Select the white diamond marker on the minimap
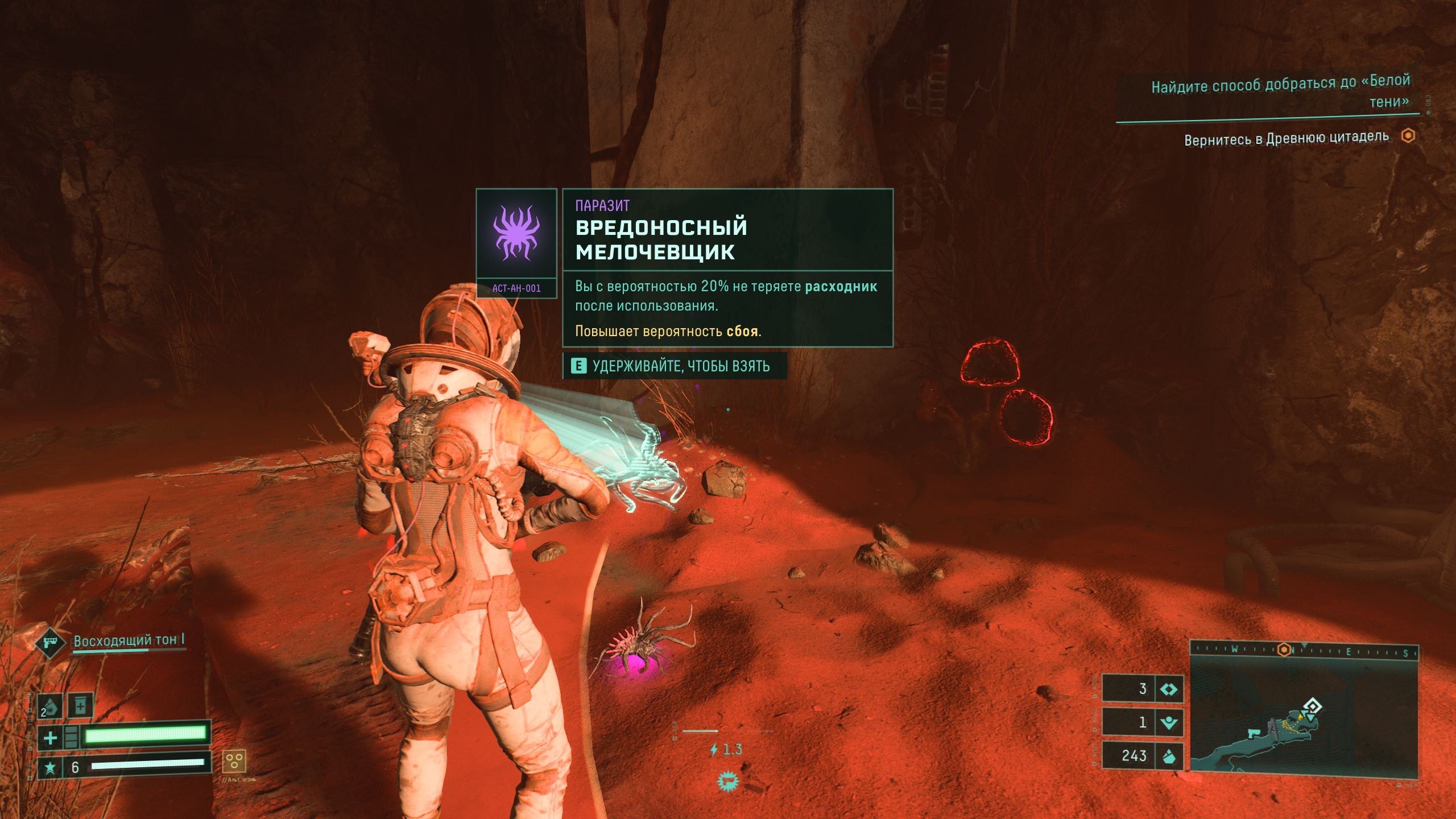This screenshot has width=1456, height=819. [1312, 706]
